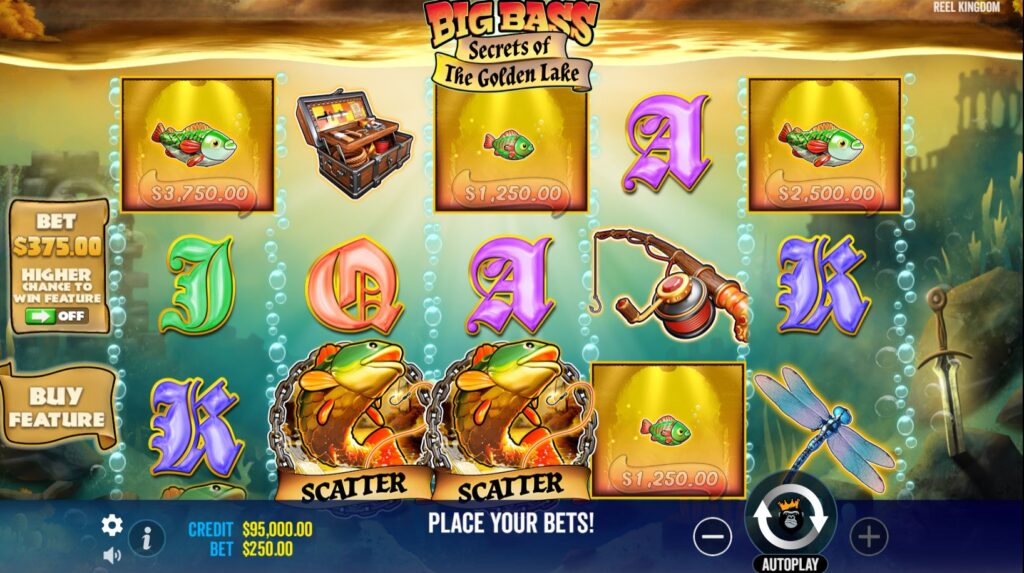Open the Buy Feature offer

[57, 407]
